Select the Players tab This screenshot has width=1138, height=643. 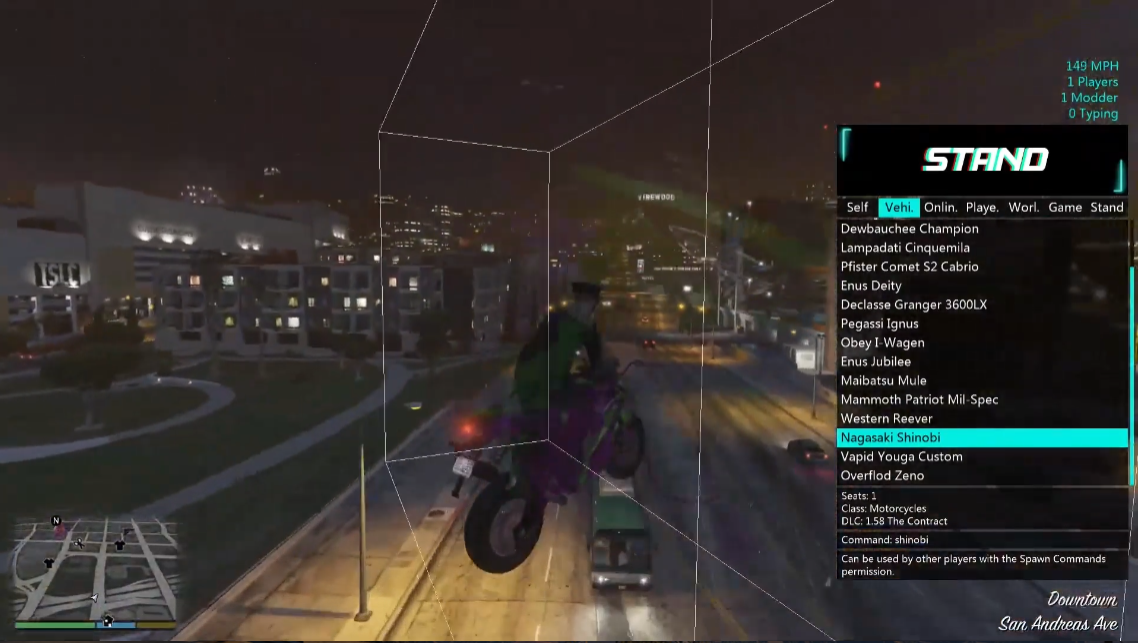pos(982,207)
